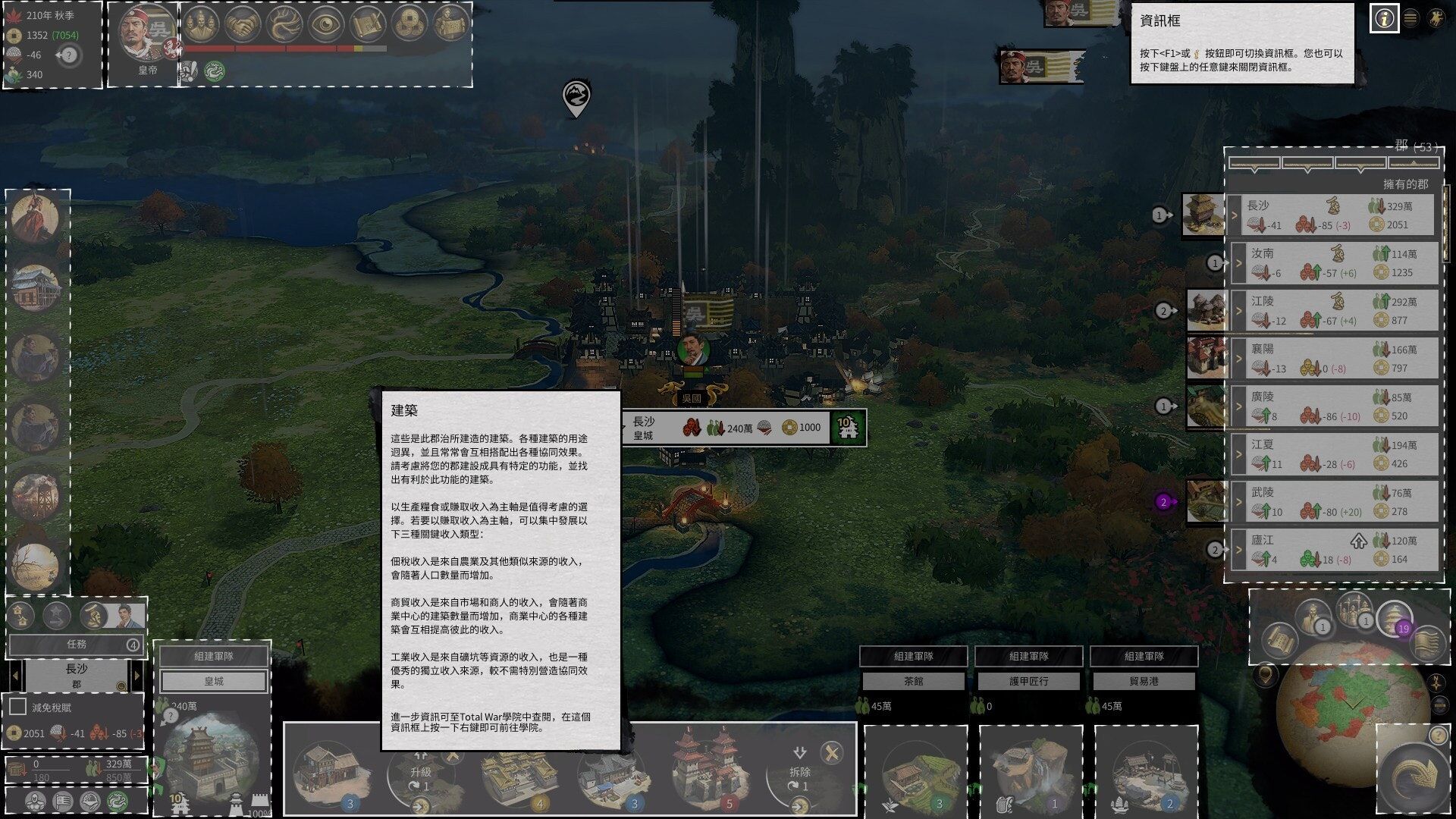The width and height of the screenshot is (1456, 819).
Task: Enable the 減免稅賦 tax exemption checkbox
Action: coord(16,706)
